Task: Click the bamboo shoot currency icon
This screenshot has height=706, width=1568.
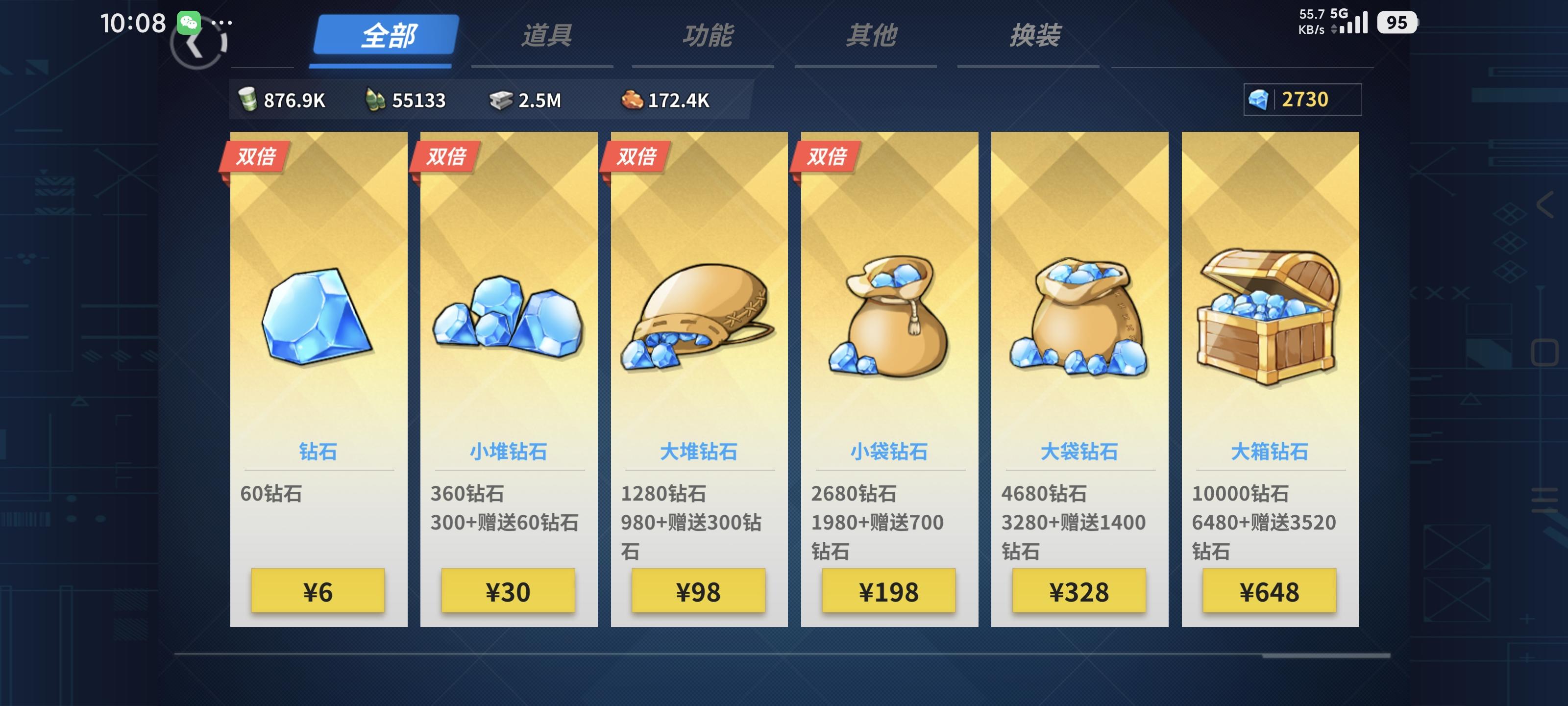Action: click(377, 100)
